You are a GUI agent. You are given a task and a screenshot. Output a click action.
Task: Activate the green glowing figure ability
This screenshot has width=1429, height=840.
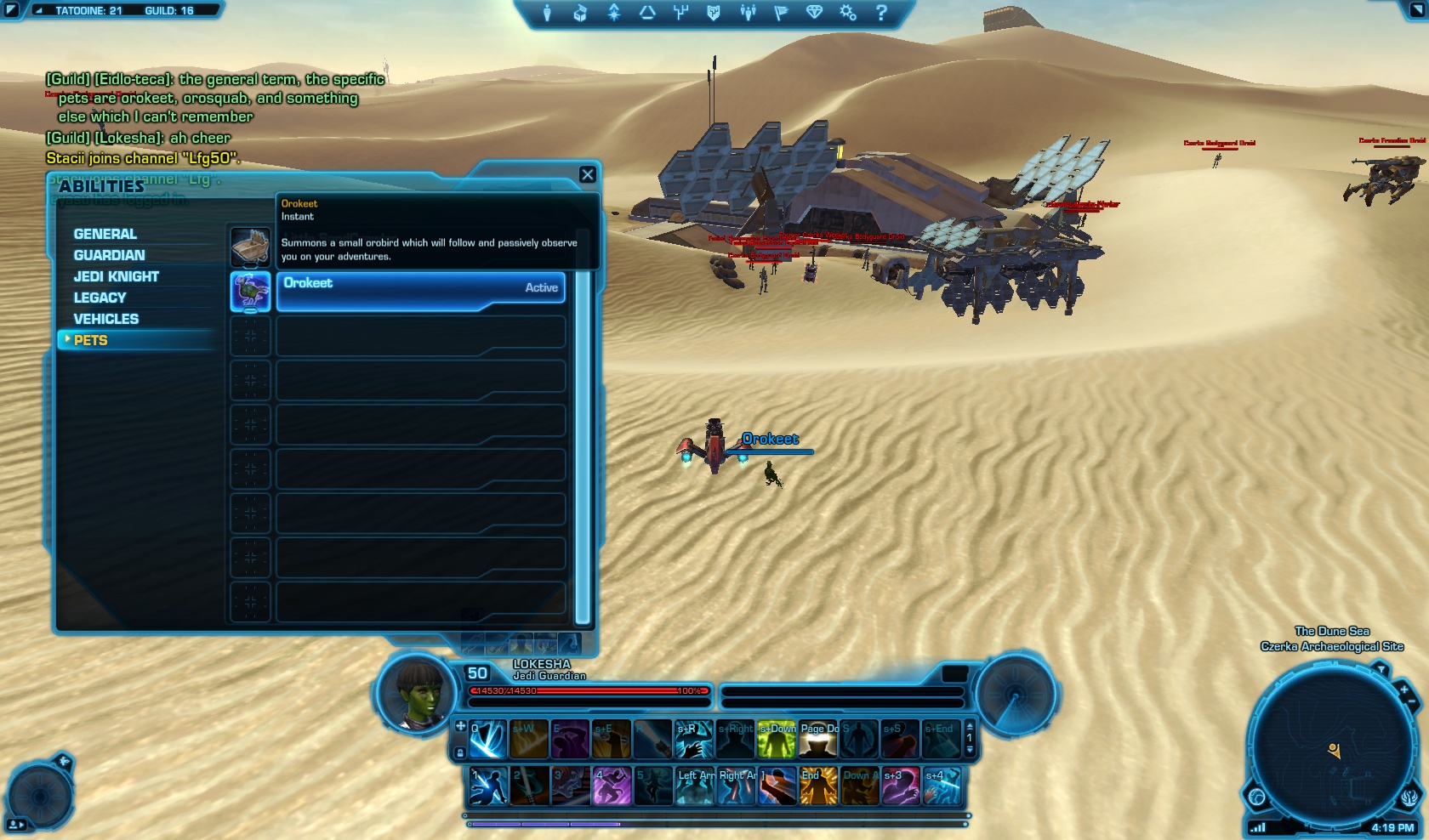coord(776,739)
